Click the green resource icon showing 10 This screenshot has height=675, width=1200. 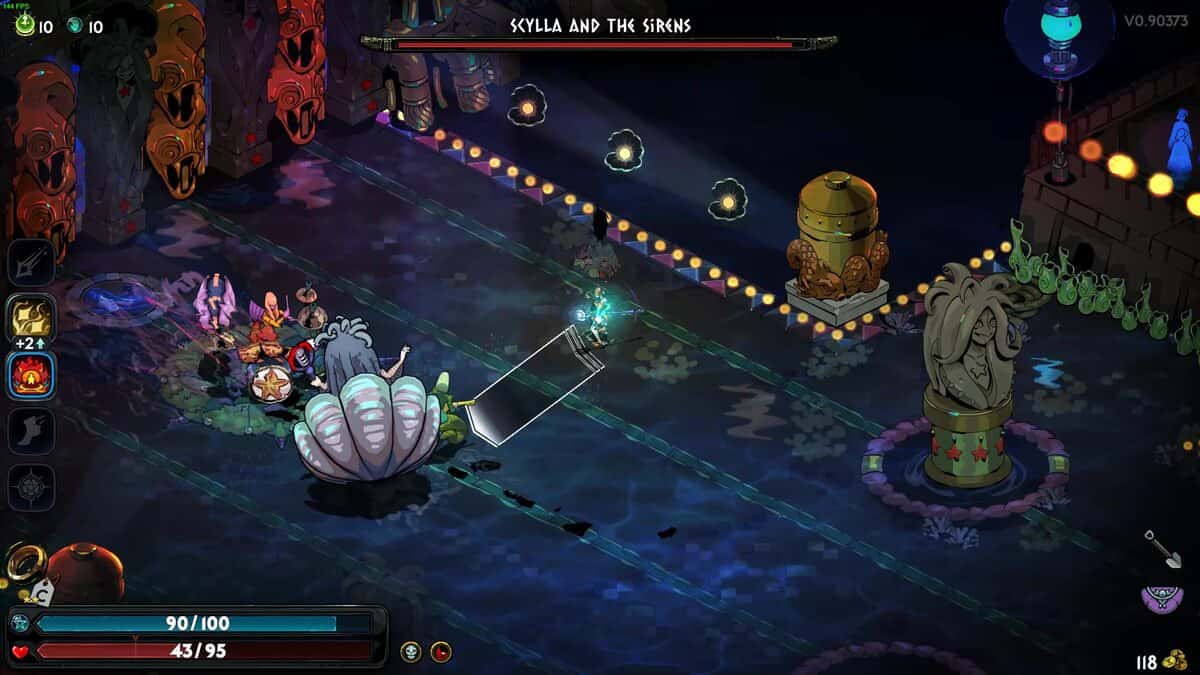[x=25, y=27]
